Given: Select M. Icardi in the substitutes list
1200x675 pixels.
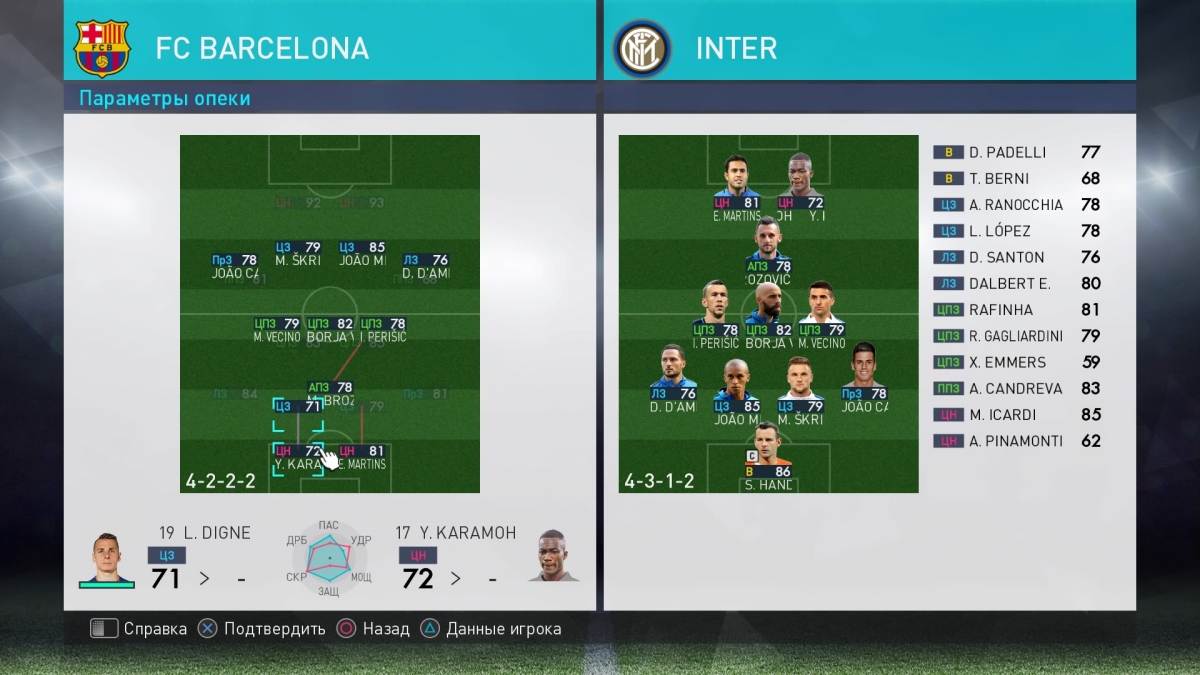Looking at the screenshot, I should coord(1016,415).
